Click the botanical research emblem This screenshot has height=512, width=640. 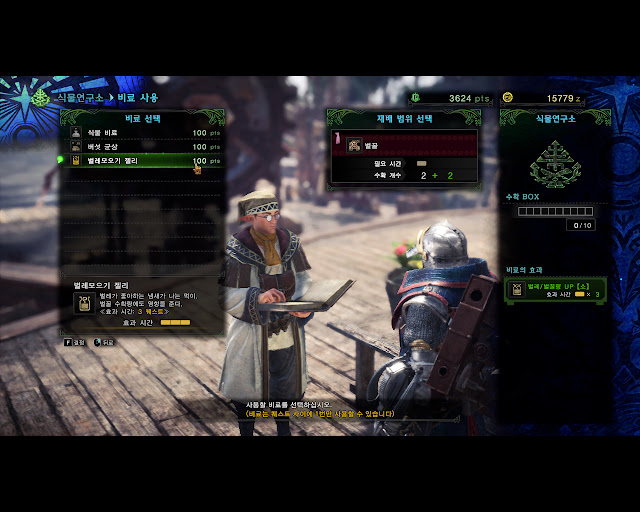click(x=554, y=163)
